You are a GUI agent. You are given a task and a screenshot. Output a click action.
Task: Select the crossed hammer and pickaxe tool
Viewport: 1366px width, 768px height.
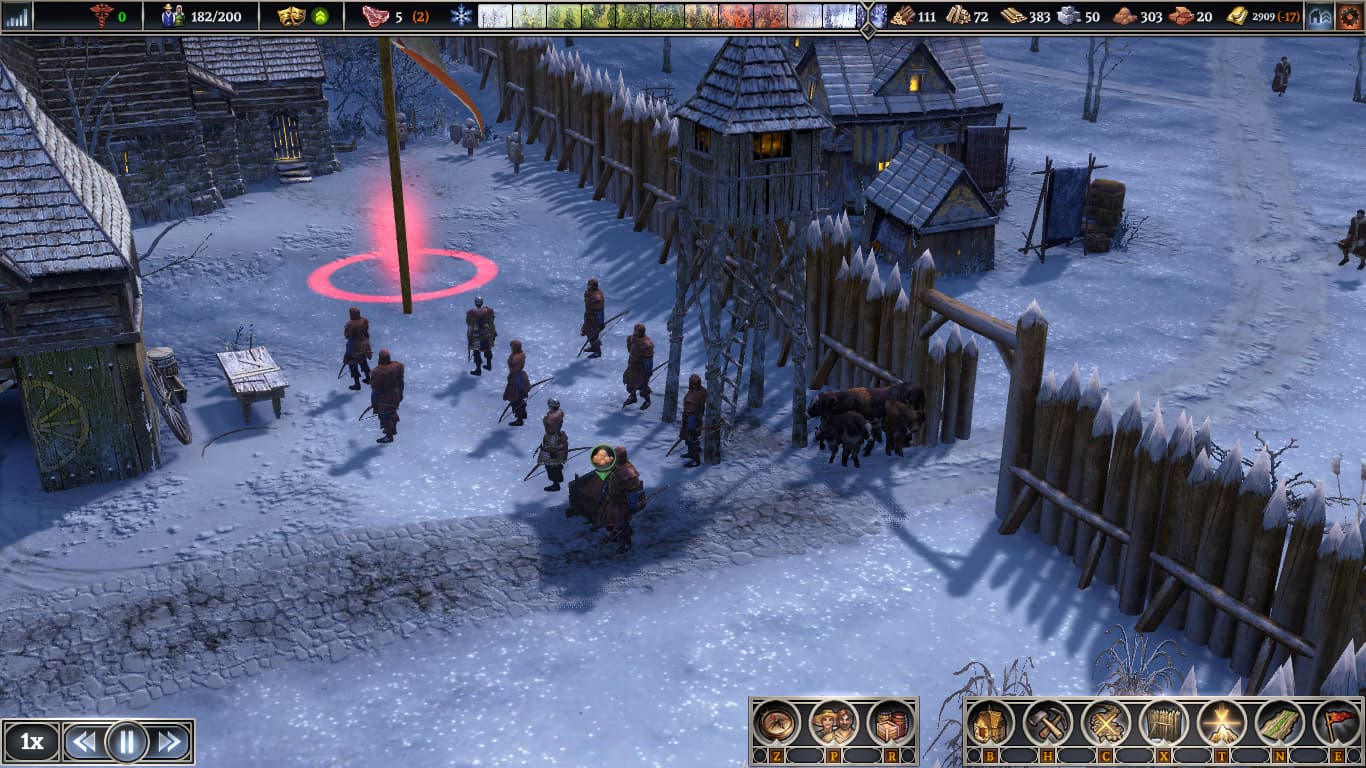click(x=1048, y=722)
